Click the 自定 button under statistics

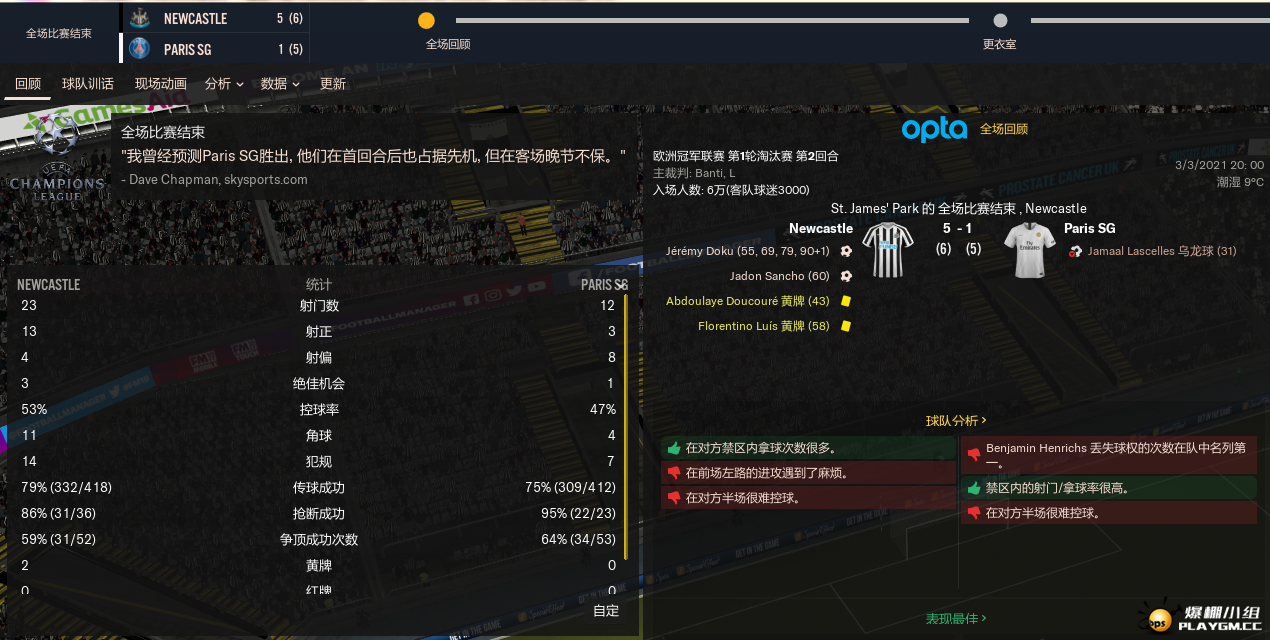coord(606,611)
